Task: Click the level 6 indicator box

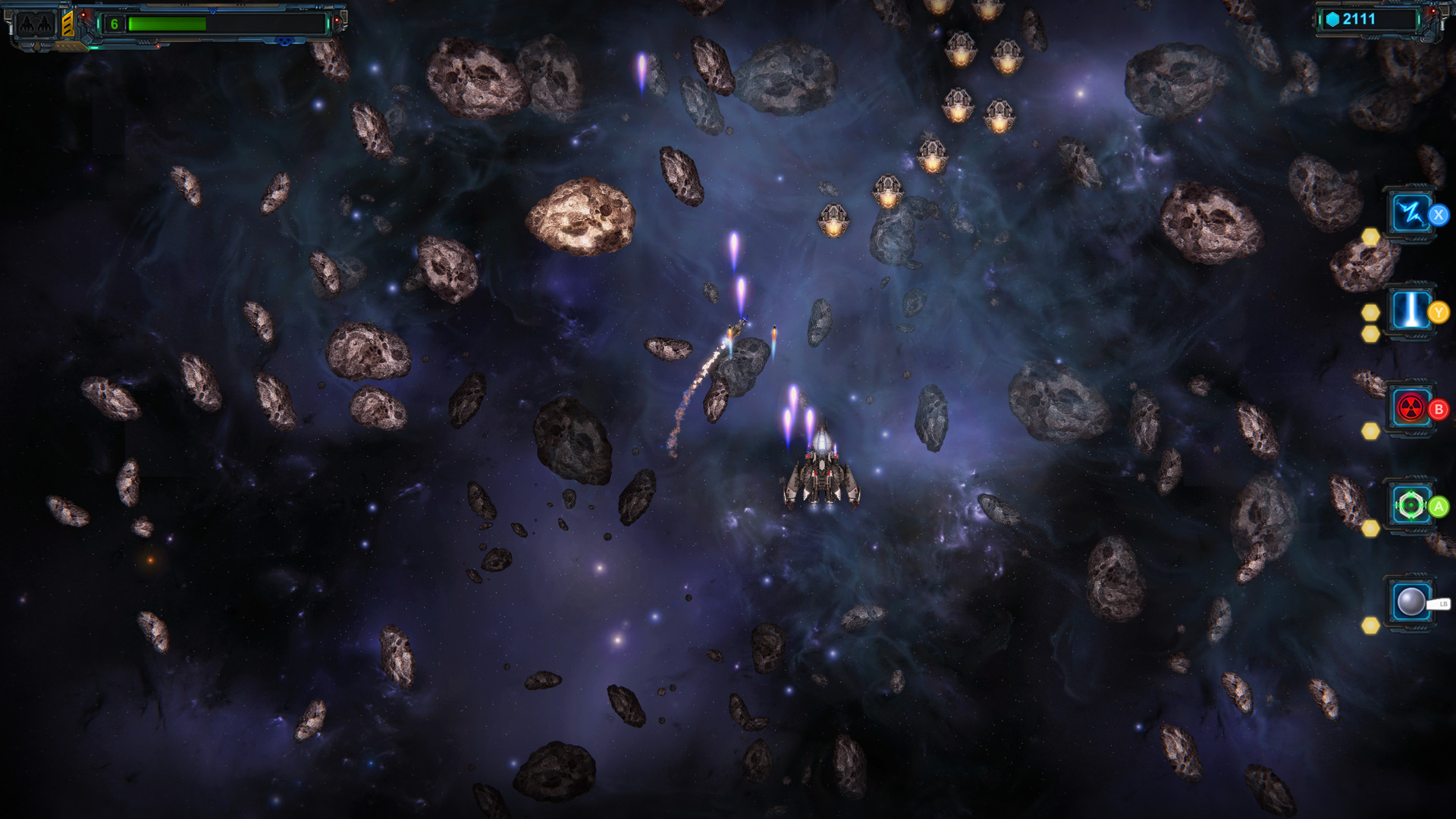Action: coord(115,24)
